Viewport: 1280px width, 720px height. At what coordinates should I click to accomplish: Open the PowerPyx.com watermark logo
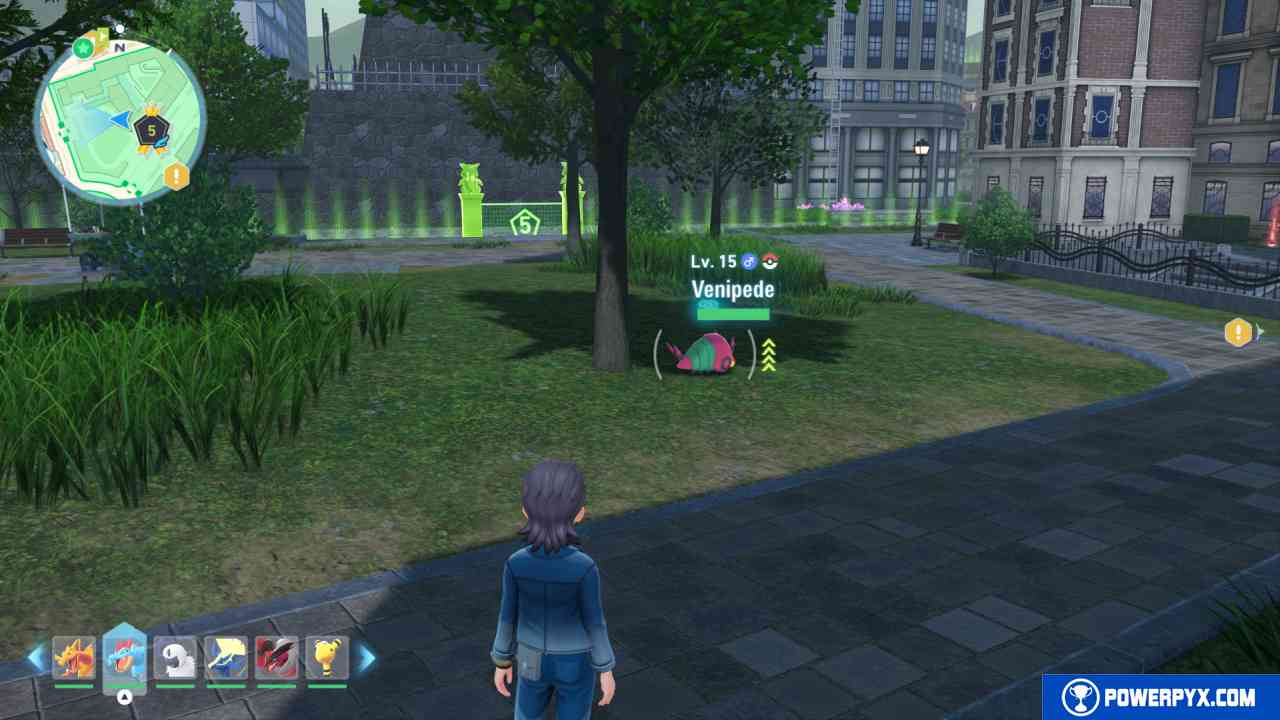1161,697
